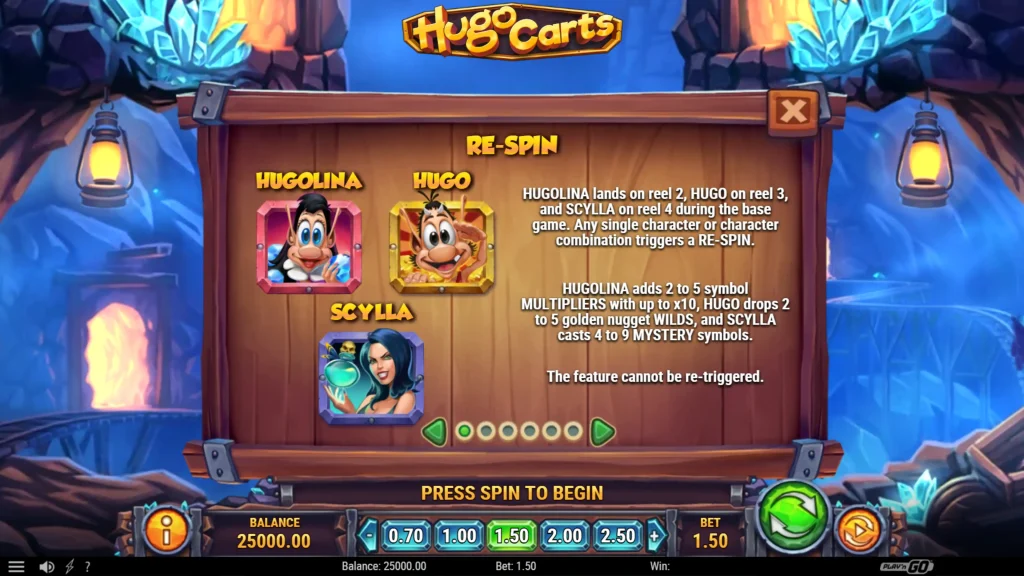
Task: Decrease the bet with the minus arrow
Action: (368, 535)
